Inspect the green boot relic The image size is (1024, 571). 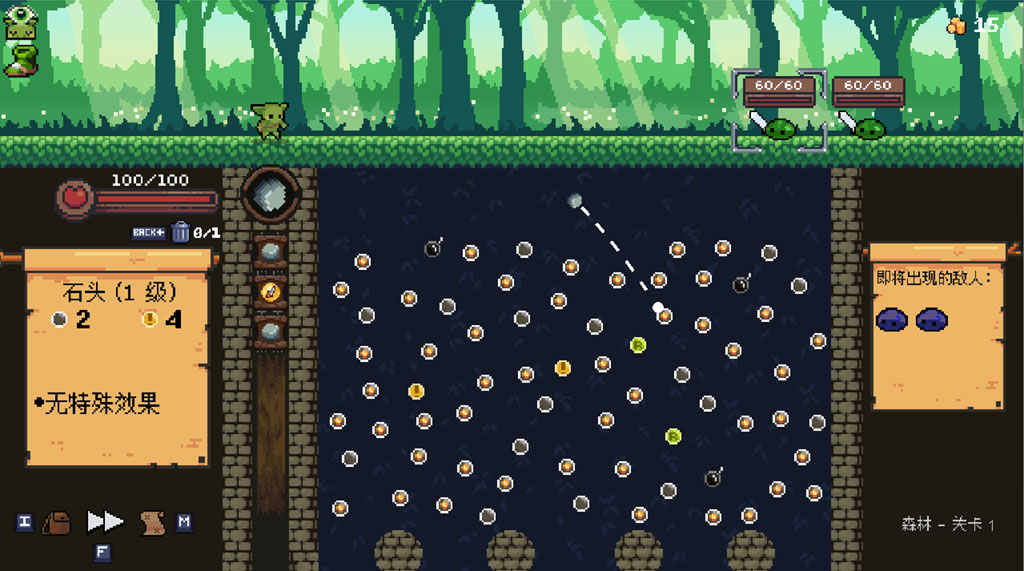click(19, 59)
